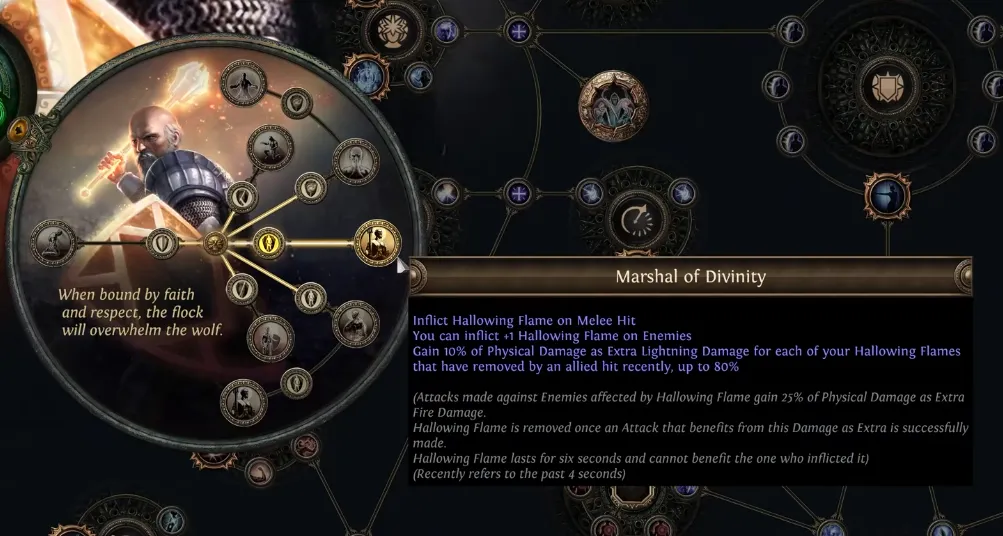Viewport: 1003px width, 536px height.
Task: Open the shield mastery in the ornate wheel
Action: (x=883, y=86)
